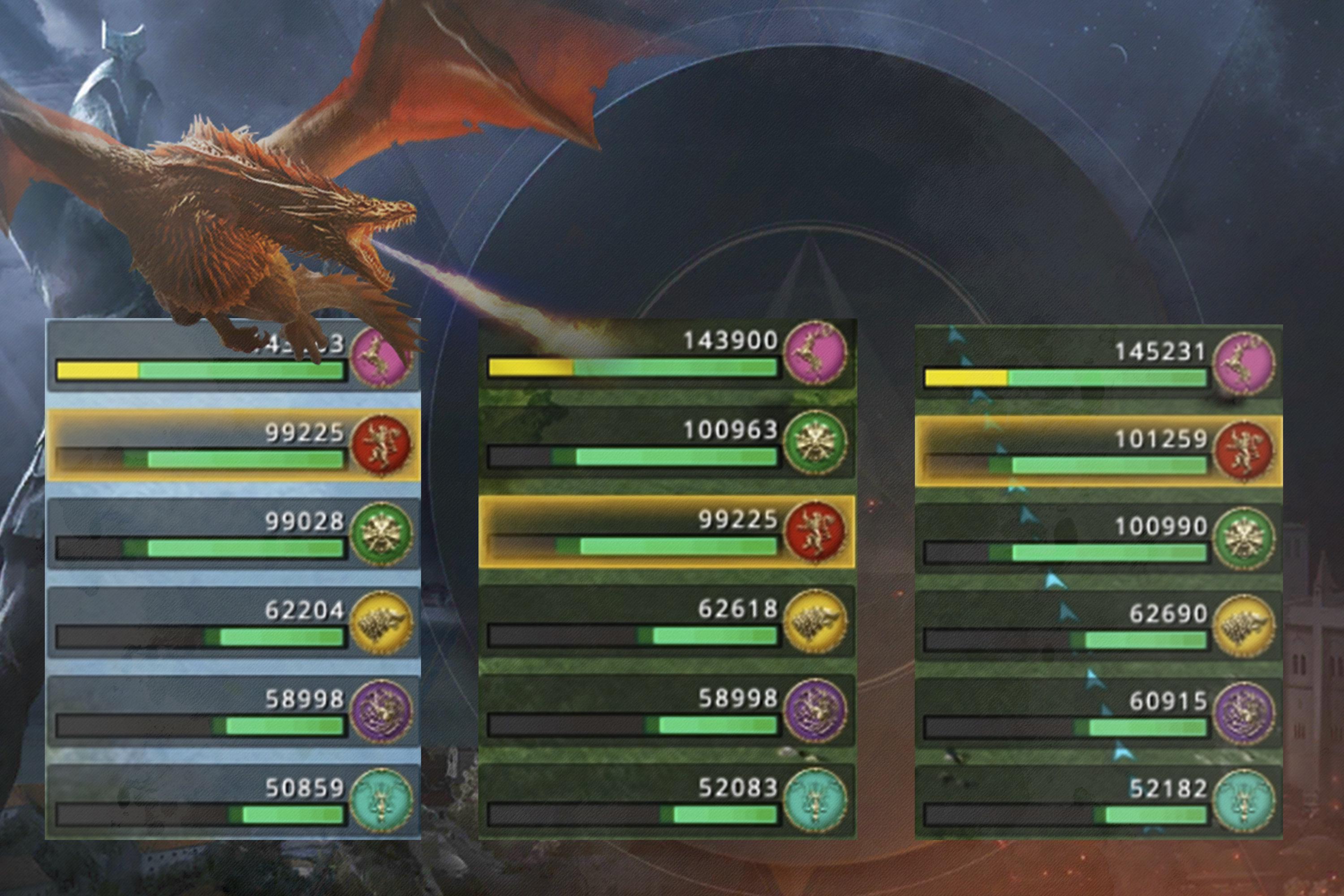Select the faction row scoring 143900
The image size is (1344, 896).
point(666,354)
